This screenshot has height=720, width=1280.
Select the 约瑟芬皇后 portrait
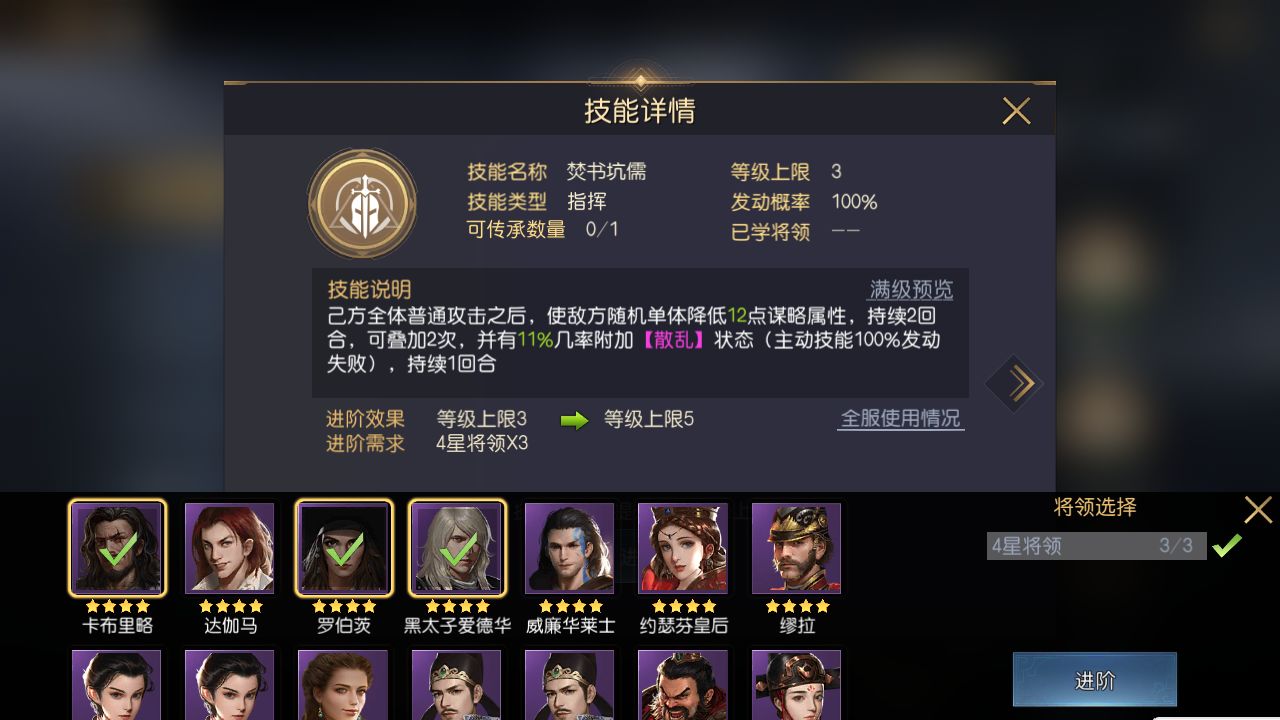683,548
